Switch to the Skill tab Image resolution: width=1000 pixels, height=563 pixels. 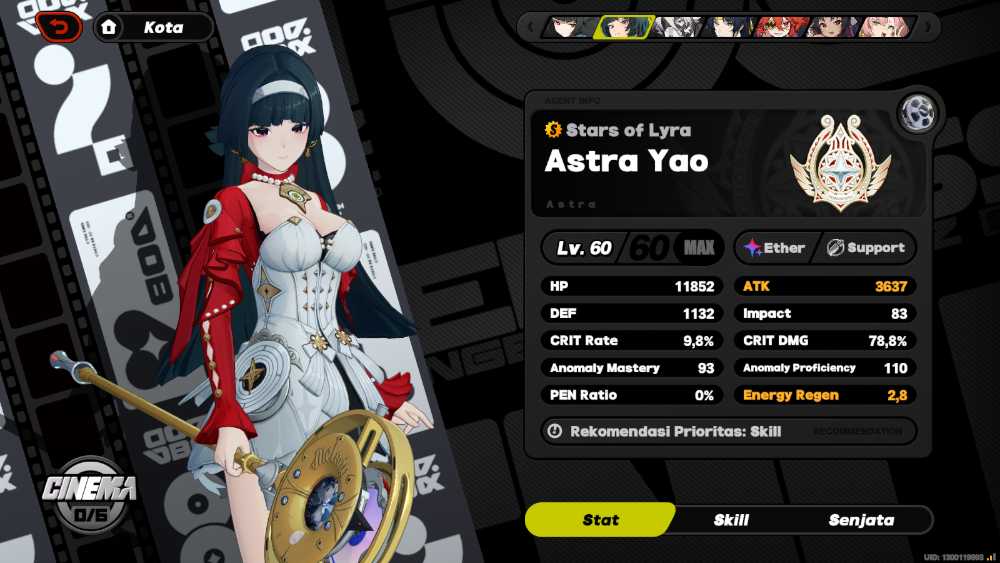point(731,520)
